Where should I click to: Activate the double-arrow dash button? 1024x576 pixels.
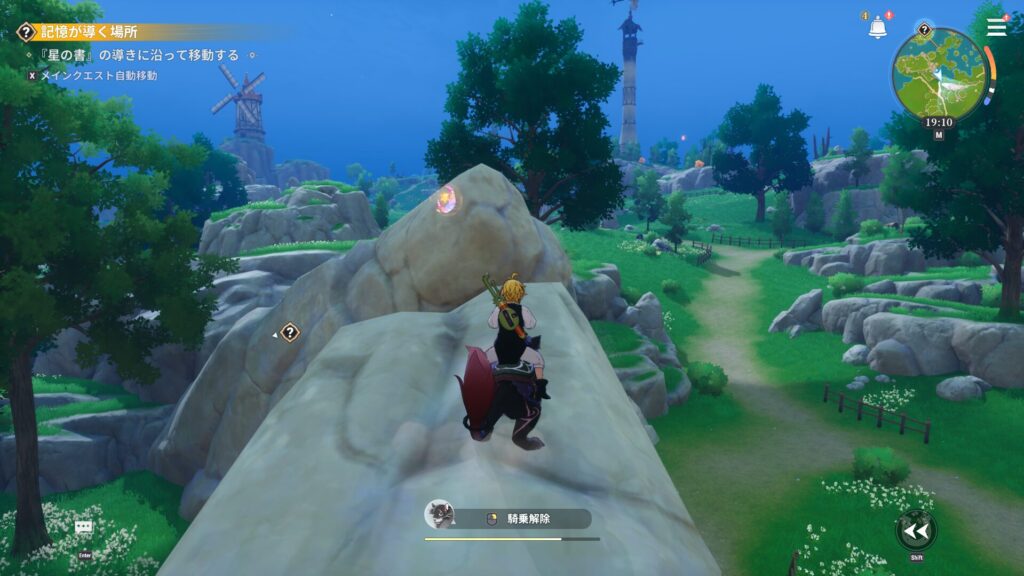pyautogui.click(x=915, y=529)
